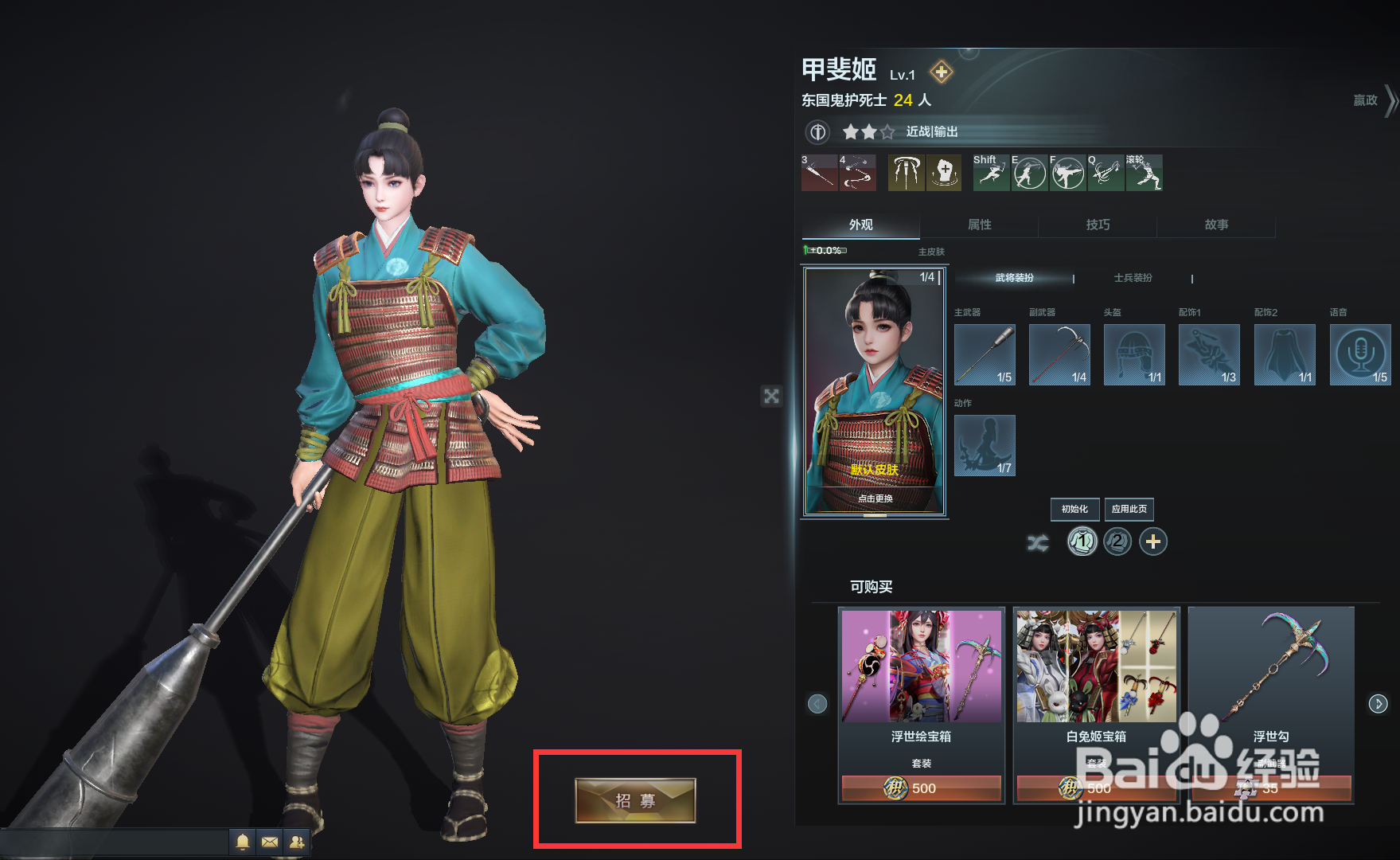Viewport: 1400px width, 860px height.
Task: Switch to appearance preset slot 2
Action: [x=1117, y=541]
